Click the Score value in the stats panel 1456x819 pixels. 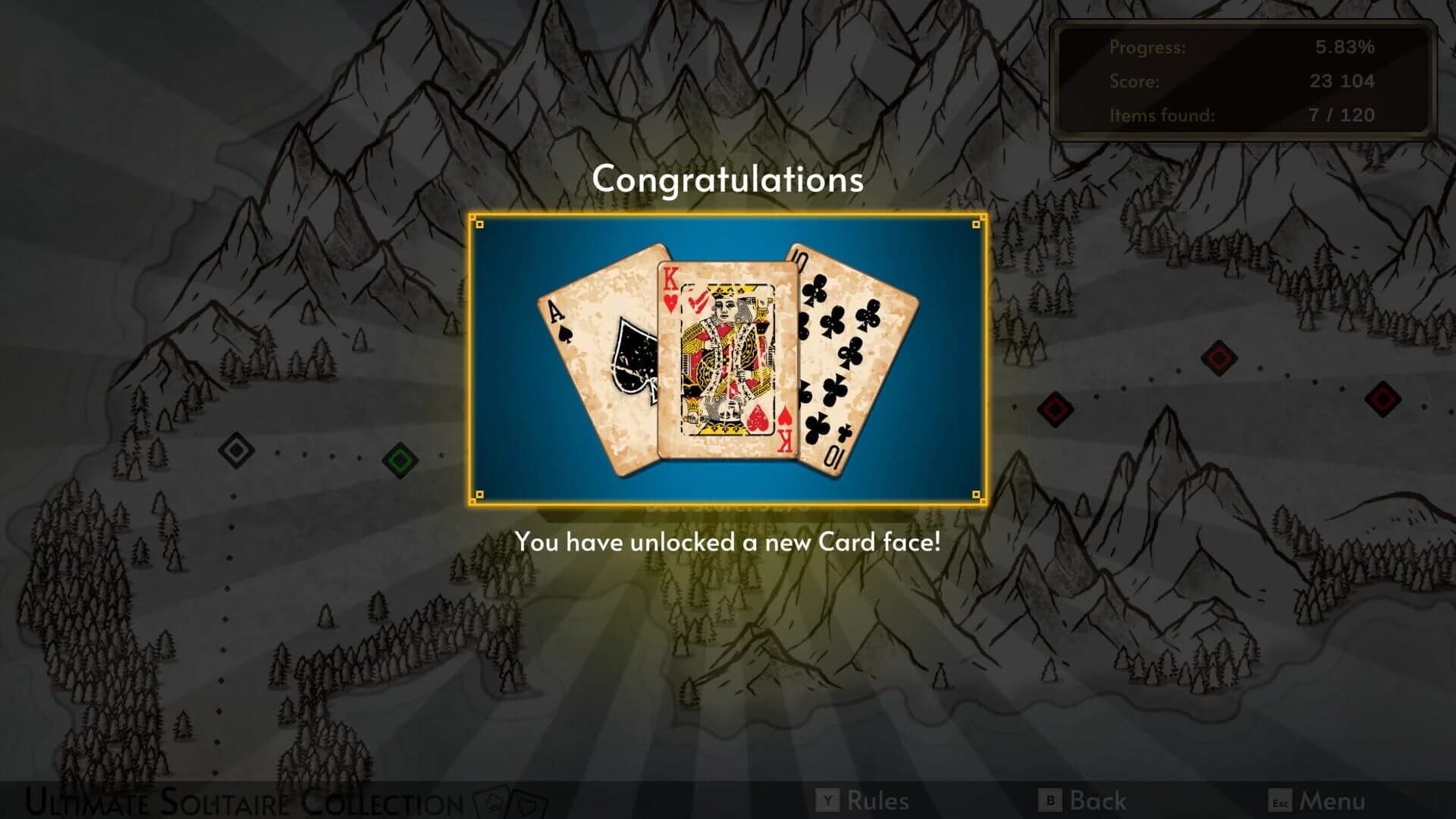tap(1342, 82)
